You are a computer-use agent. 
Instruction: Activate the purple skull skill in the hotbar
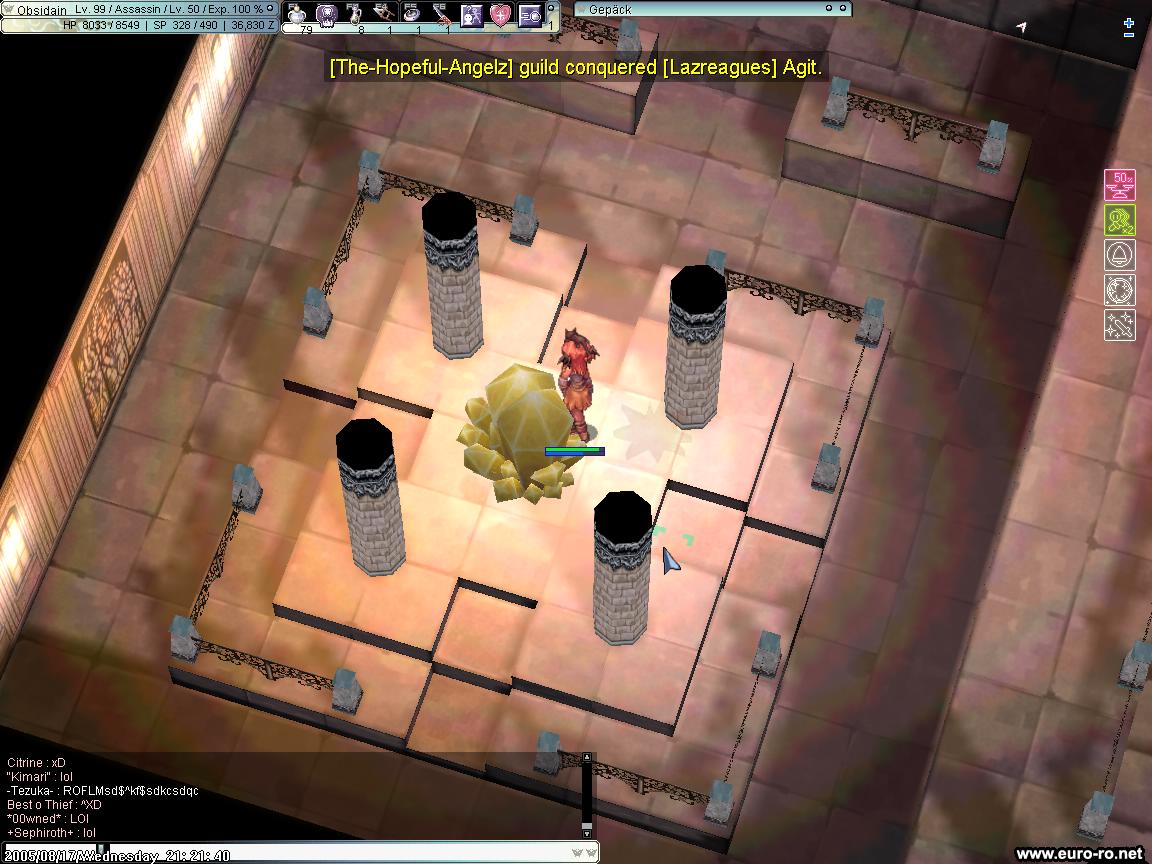pyautogui.click(x=327, y=14)
